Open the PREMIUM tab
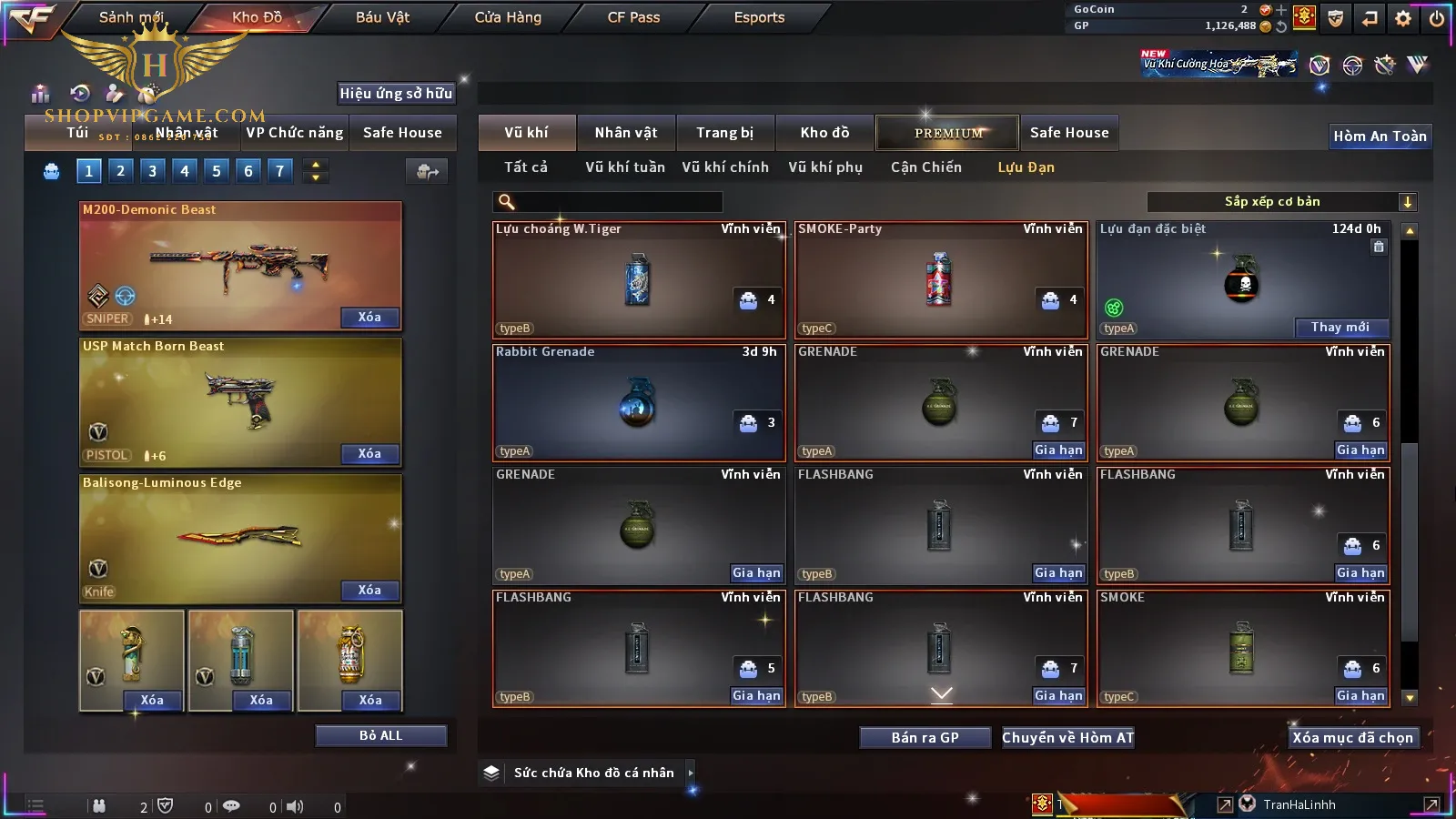Viewport: 1456px width, 819px height. point(948,133)
